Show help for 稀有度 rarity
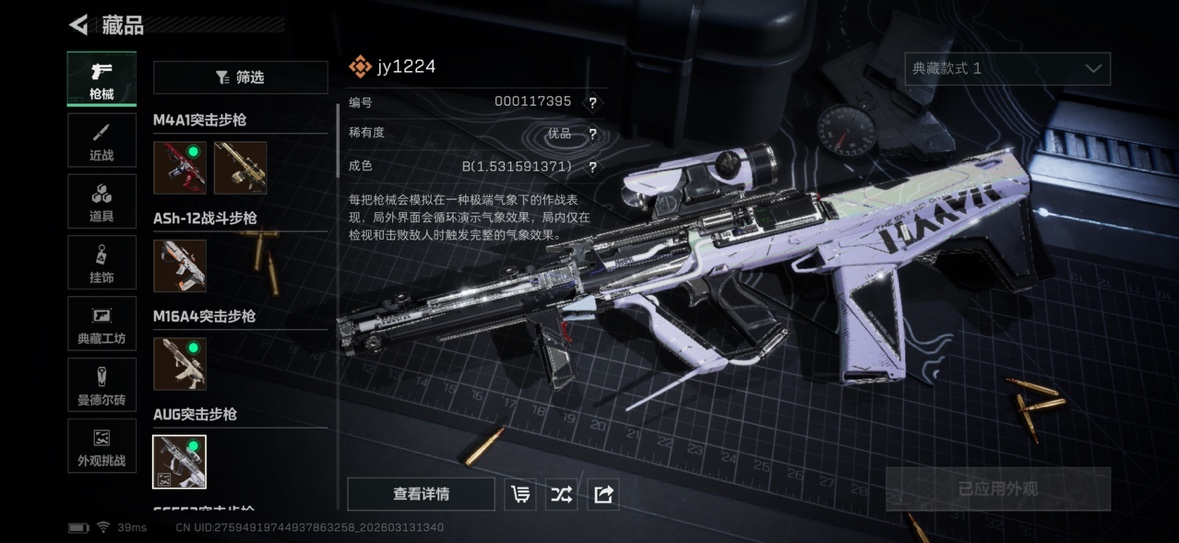This screenshot has height=543, width=1179. pyautogui.click(x=593, y=134)
